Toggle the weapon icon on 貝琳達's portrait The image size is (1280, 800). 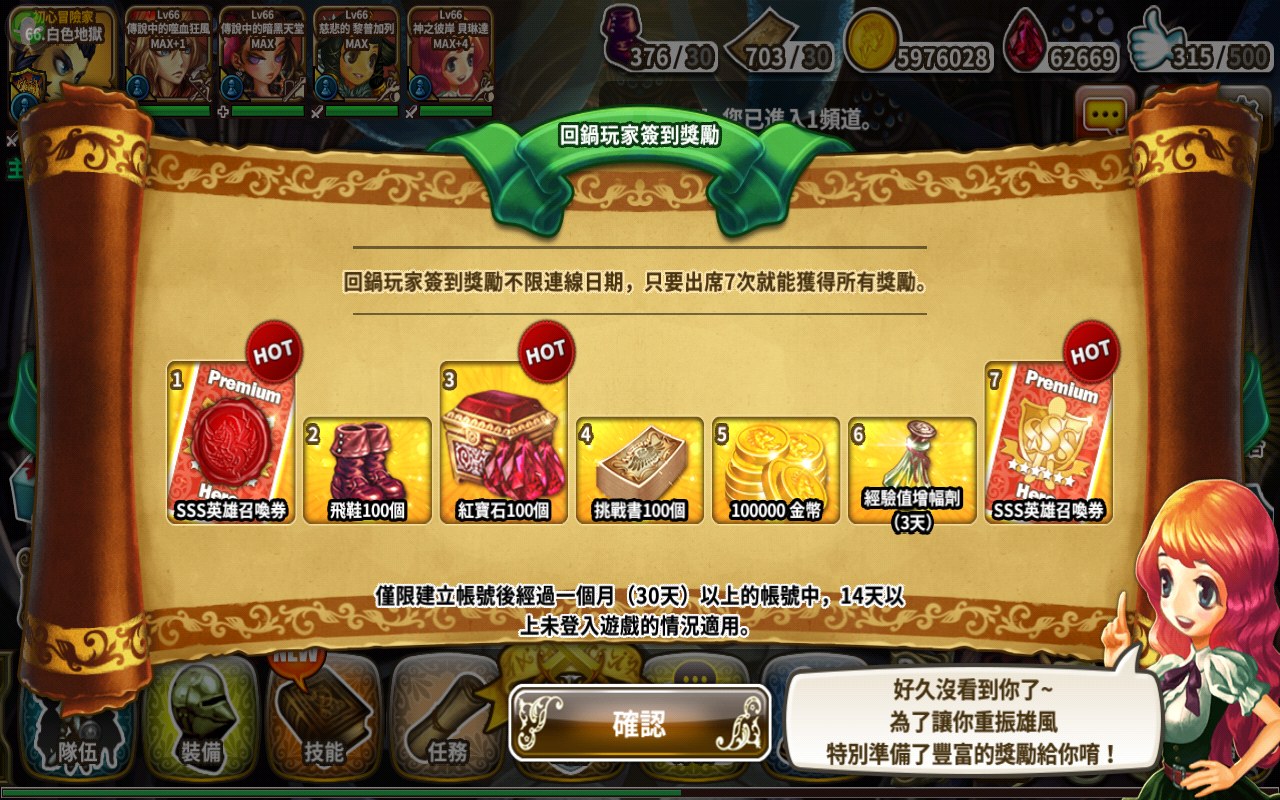(412, 109)
